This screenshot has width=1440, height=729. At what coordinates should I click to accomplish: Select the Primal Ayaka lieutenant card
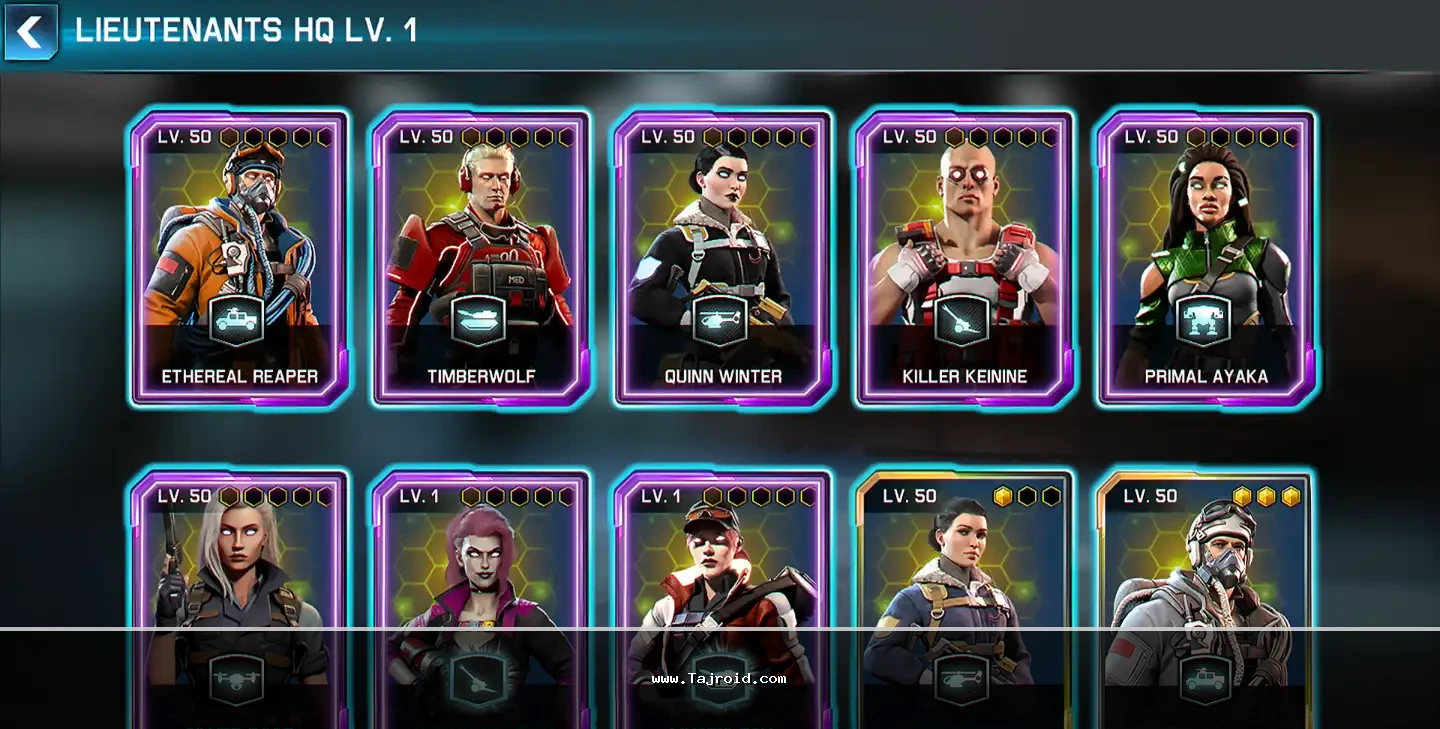pos(1206,258)
